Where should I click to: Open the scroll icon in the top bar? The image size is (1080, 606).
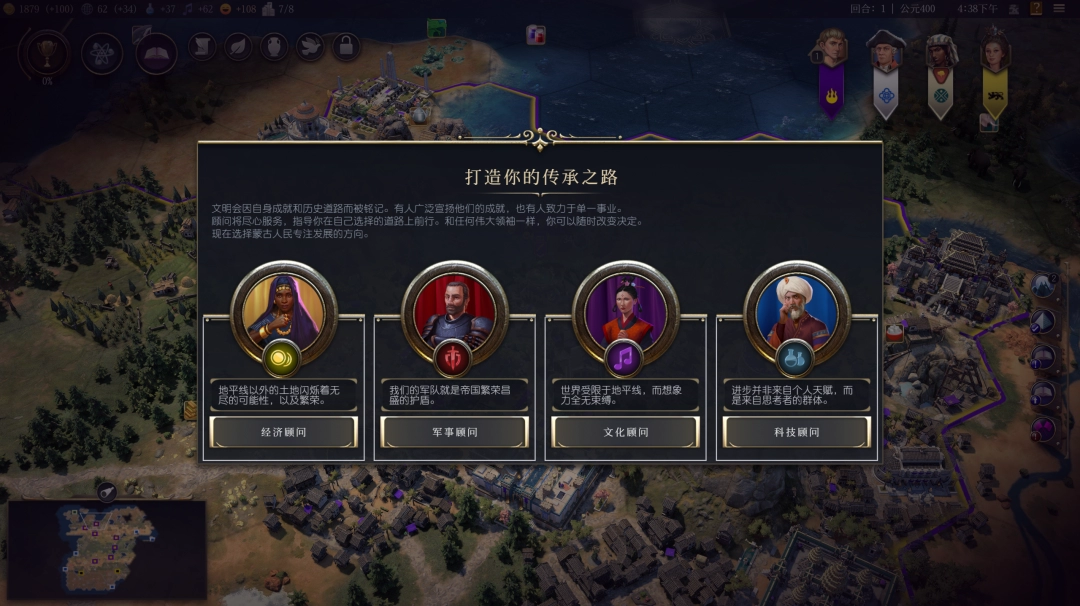(x=202, y=46)
